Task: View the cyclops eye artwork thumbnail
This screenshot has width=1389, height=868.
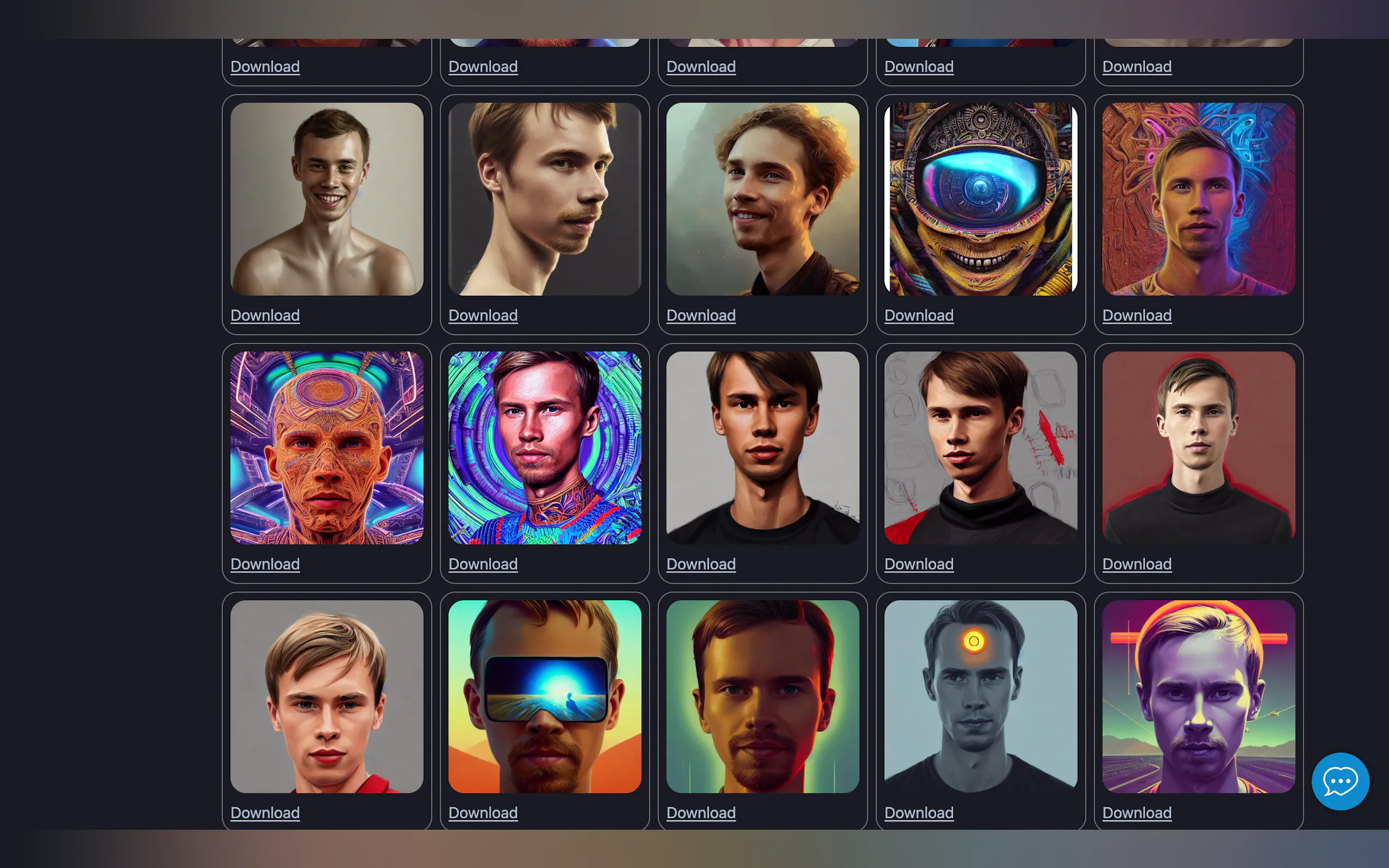Action: [980, 199]
